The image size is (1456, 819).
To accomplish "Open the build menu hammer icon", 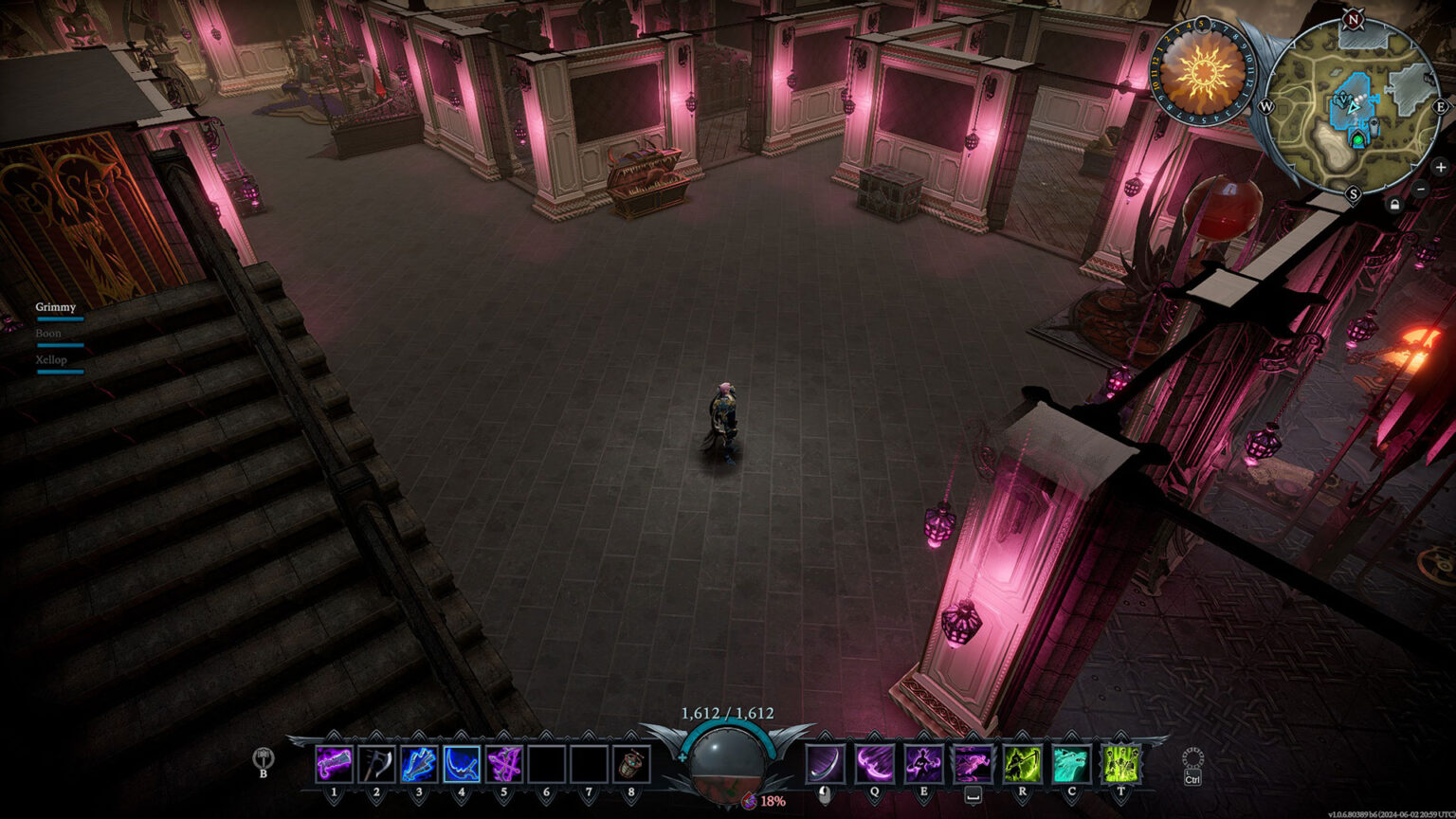I will 264,757.
